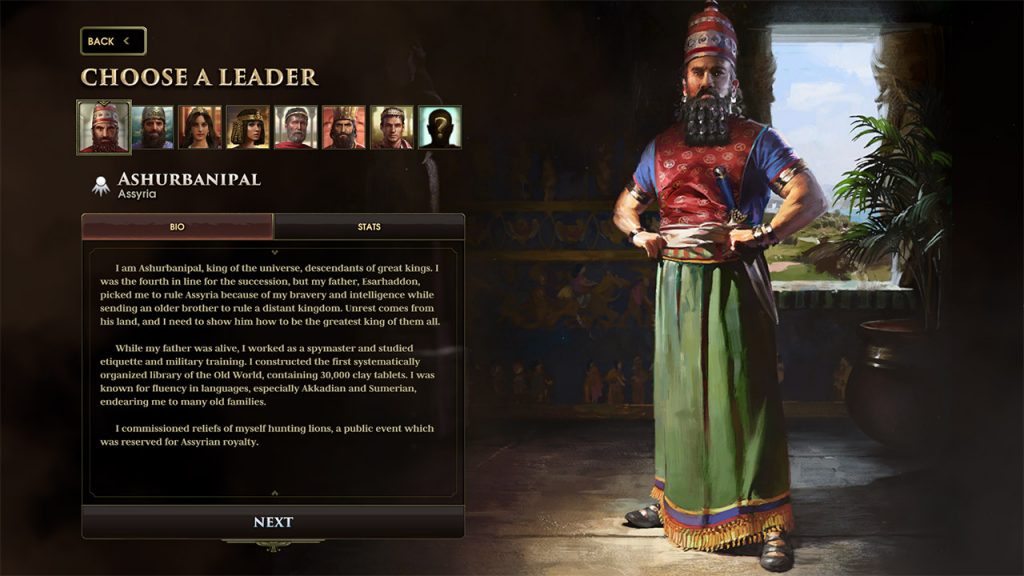The height and width of the screenshot is (576, 1024).
Task: Pick the long dark-haired woman leader portrait
Action: [200, 127]
